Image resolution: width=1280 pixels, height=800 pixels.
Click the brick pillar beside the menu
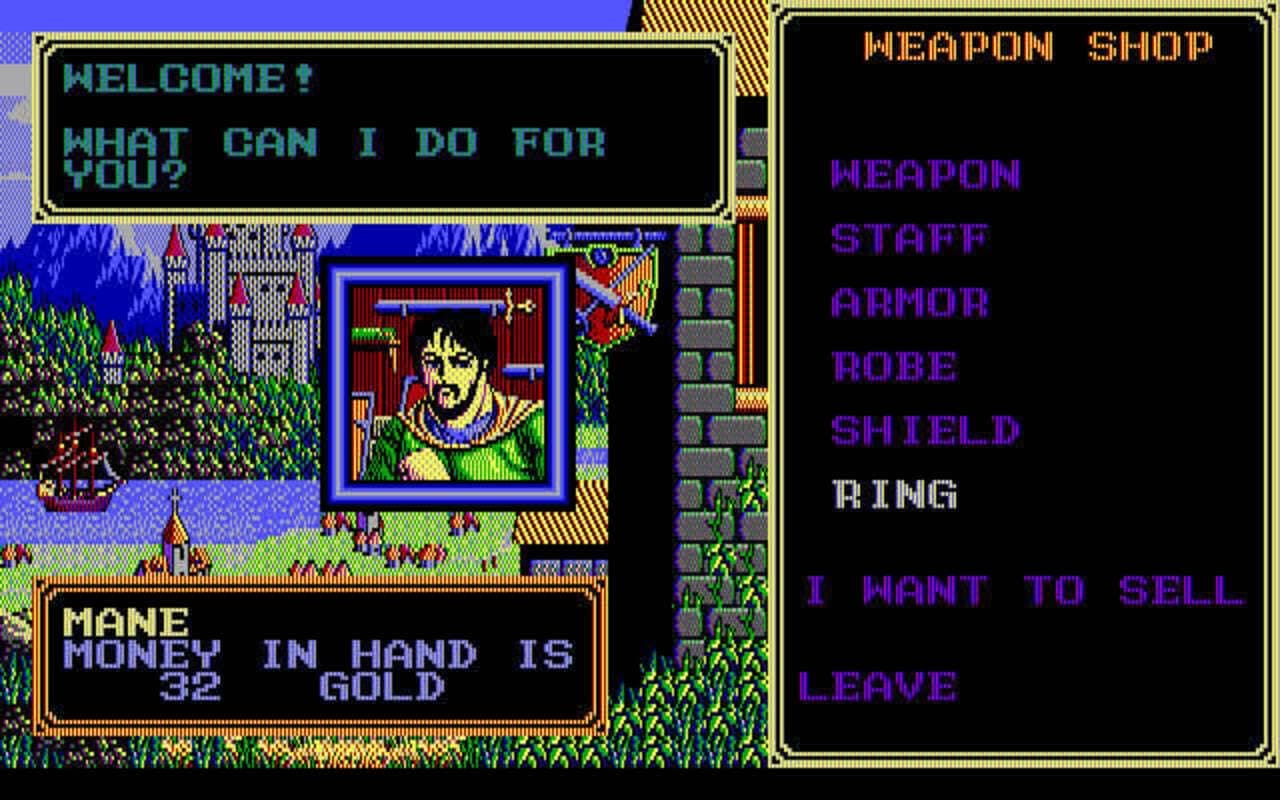coord(710,400)
